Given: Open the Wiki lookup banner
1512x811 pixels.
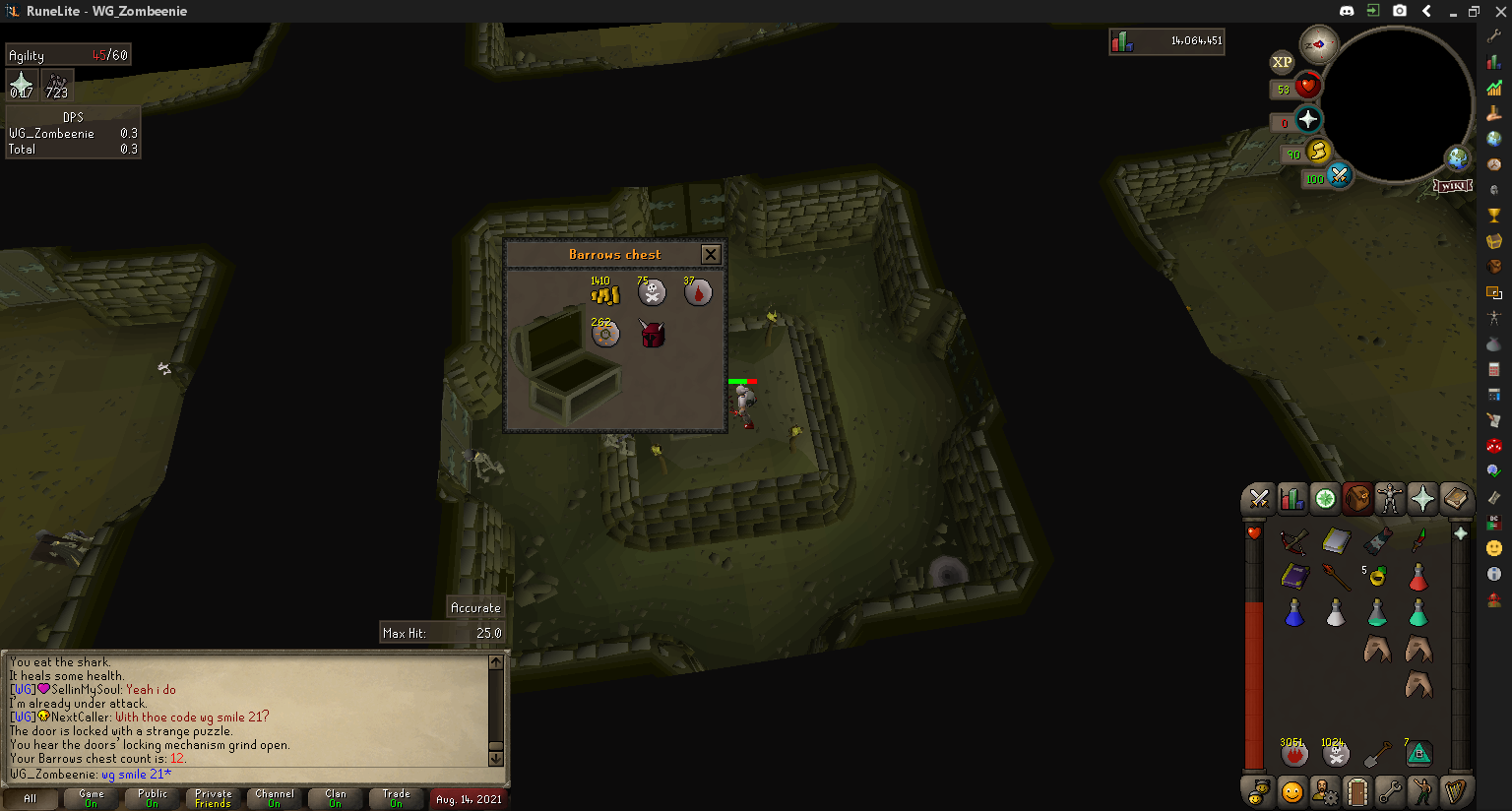Looking at the screenshot, I should tap(1453, 186).
